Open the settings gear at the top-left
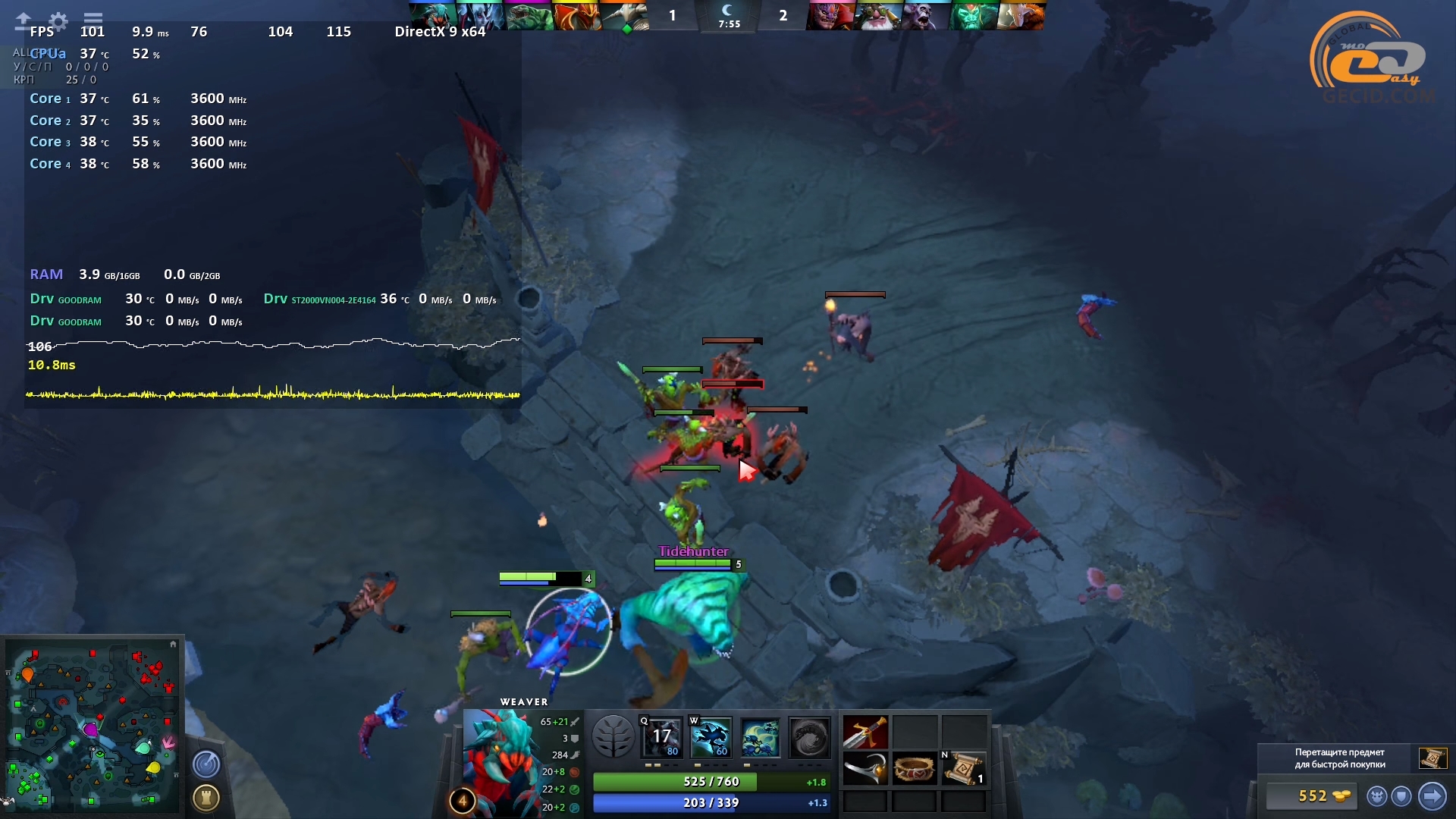 58,20
